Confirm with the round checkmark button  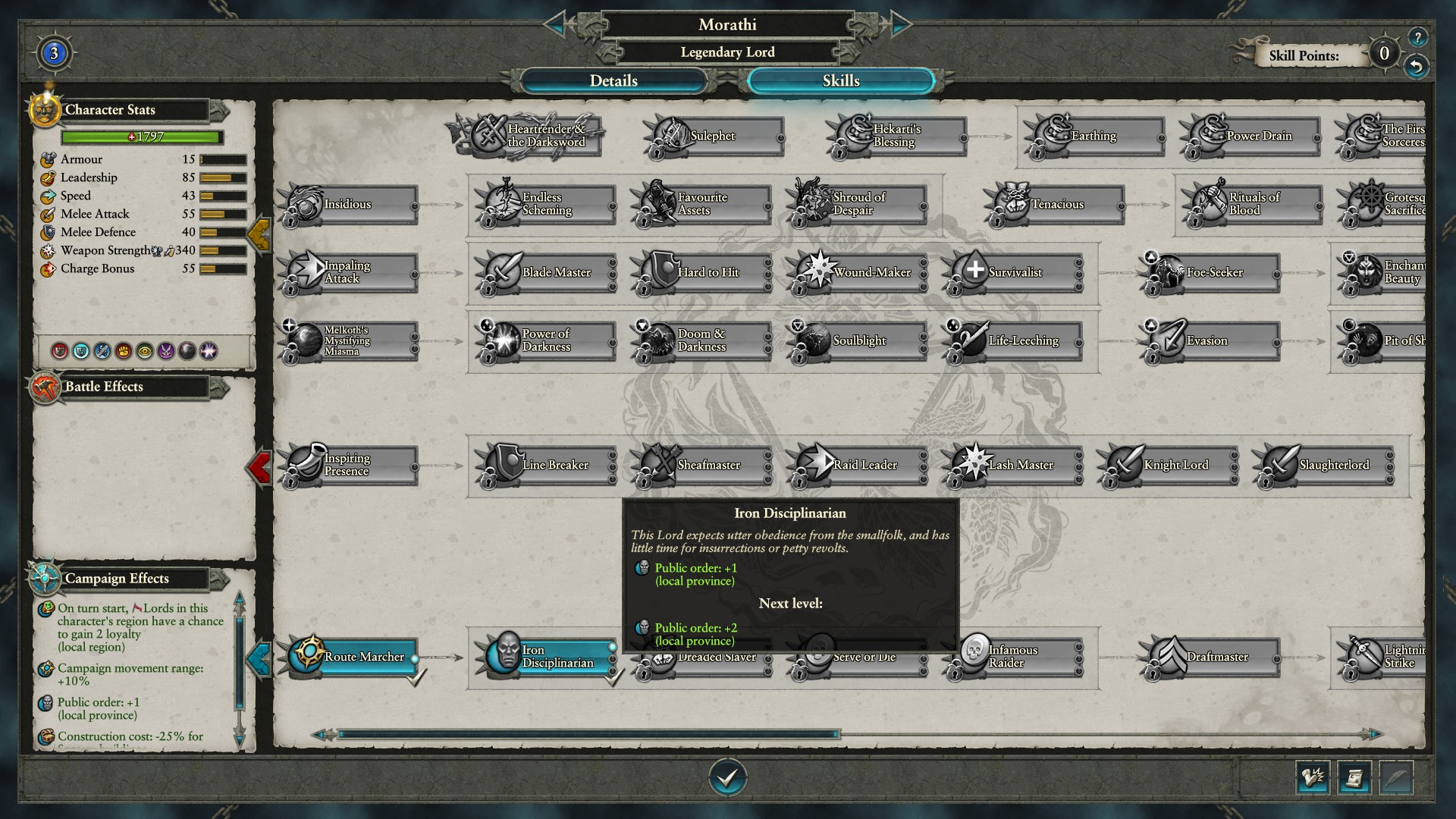coord(727,777)
